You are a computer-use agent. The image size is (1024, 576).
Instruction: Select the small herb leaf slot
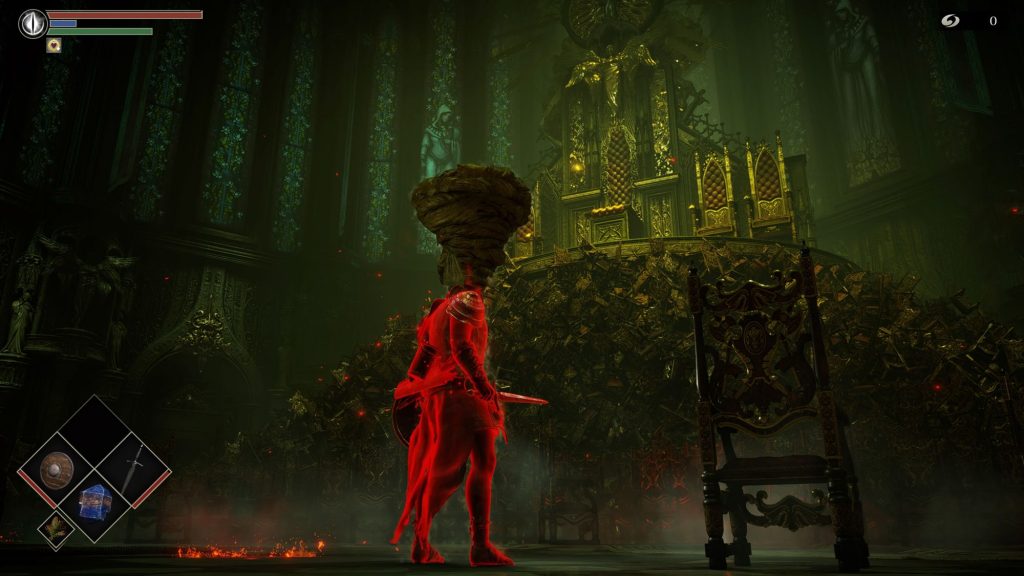[55, 528]
